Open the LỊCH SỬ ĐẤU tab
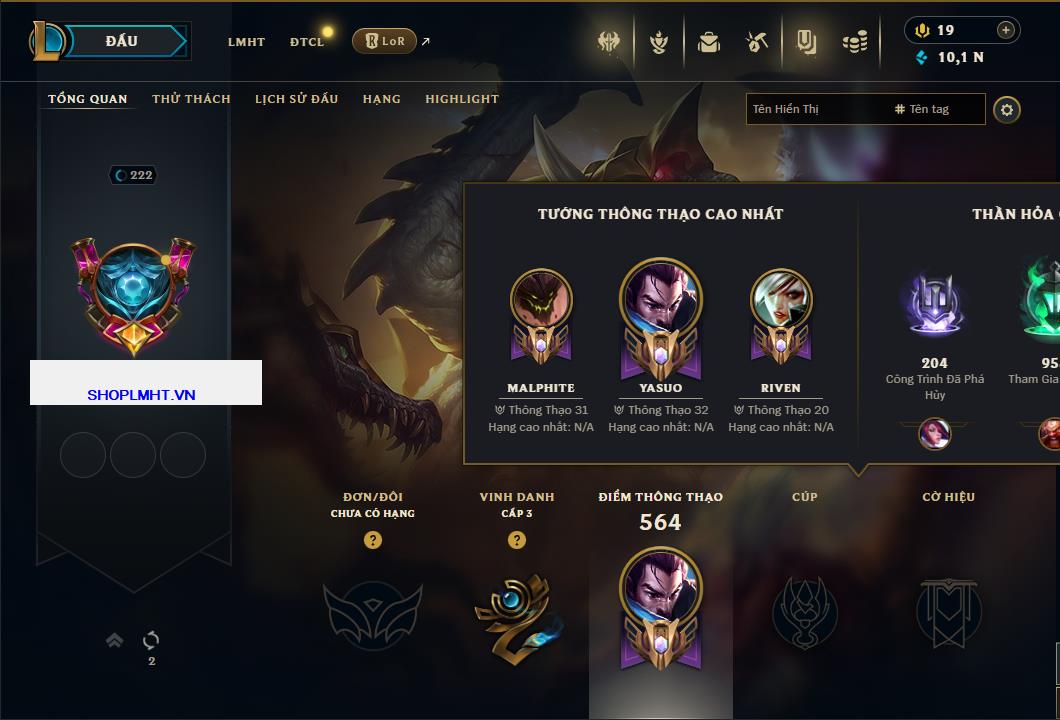Screen dimensions: 1060x720 (296, 99)
